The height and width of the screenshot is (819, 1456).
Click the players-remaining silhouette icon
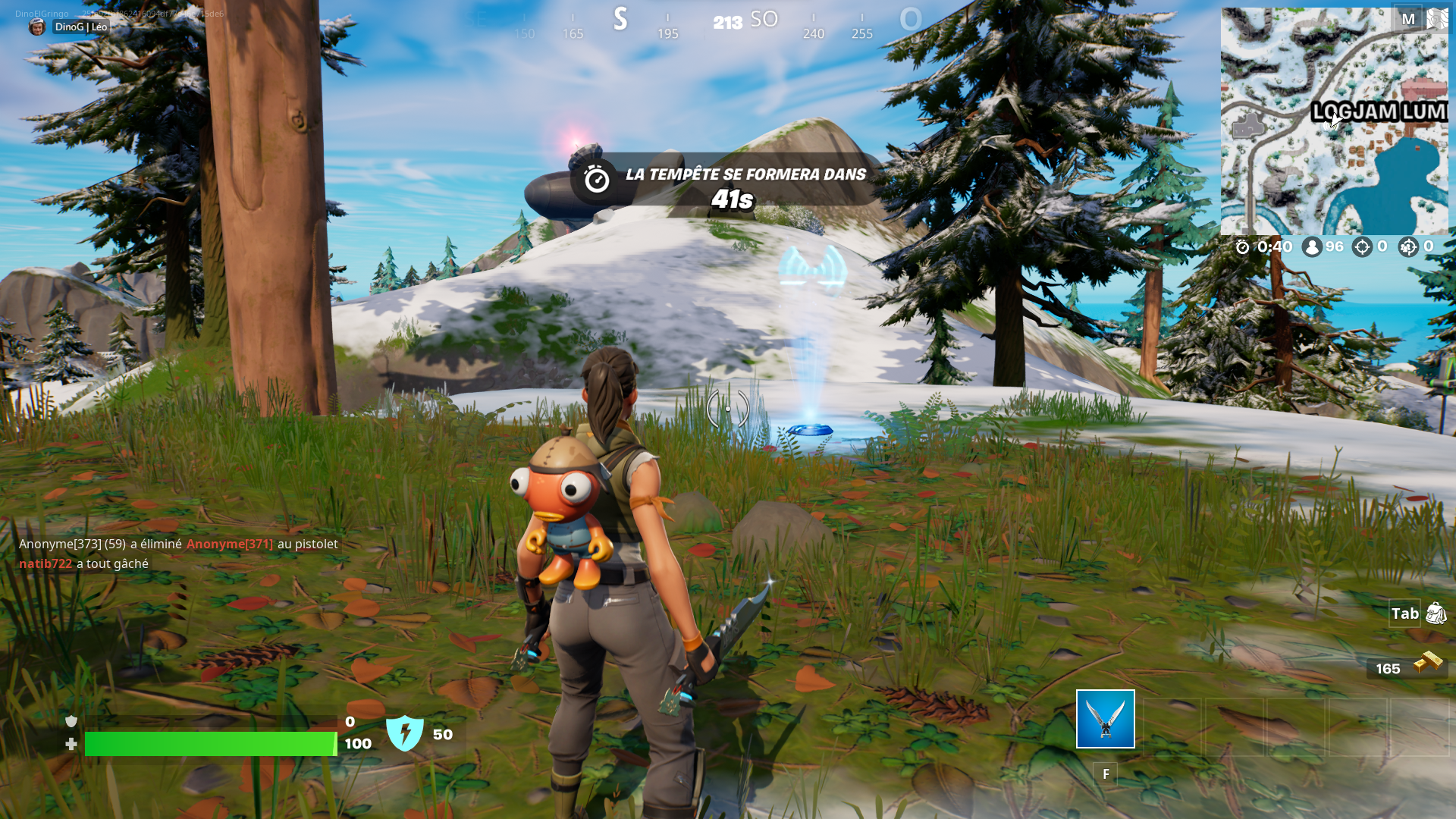(x=1311, y=246)
